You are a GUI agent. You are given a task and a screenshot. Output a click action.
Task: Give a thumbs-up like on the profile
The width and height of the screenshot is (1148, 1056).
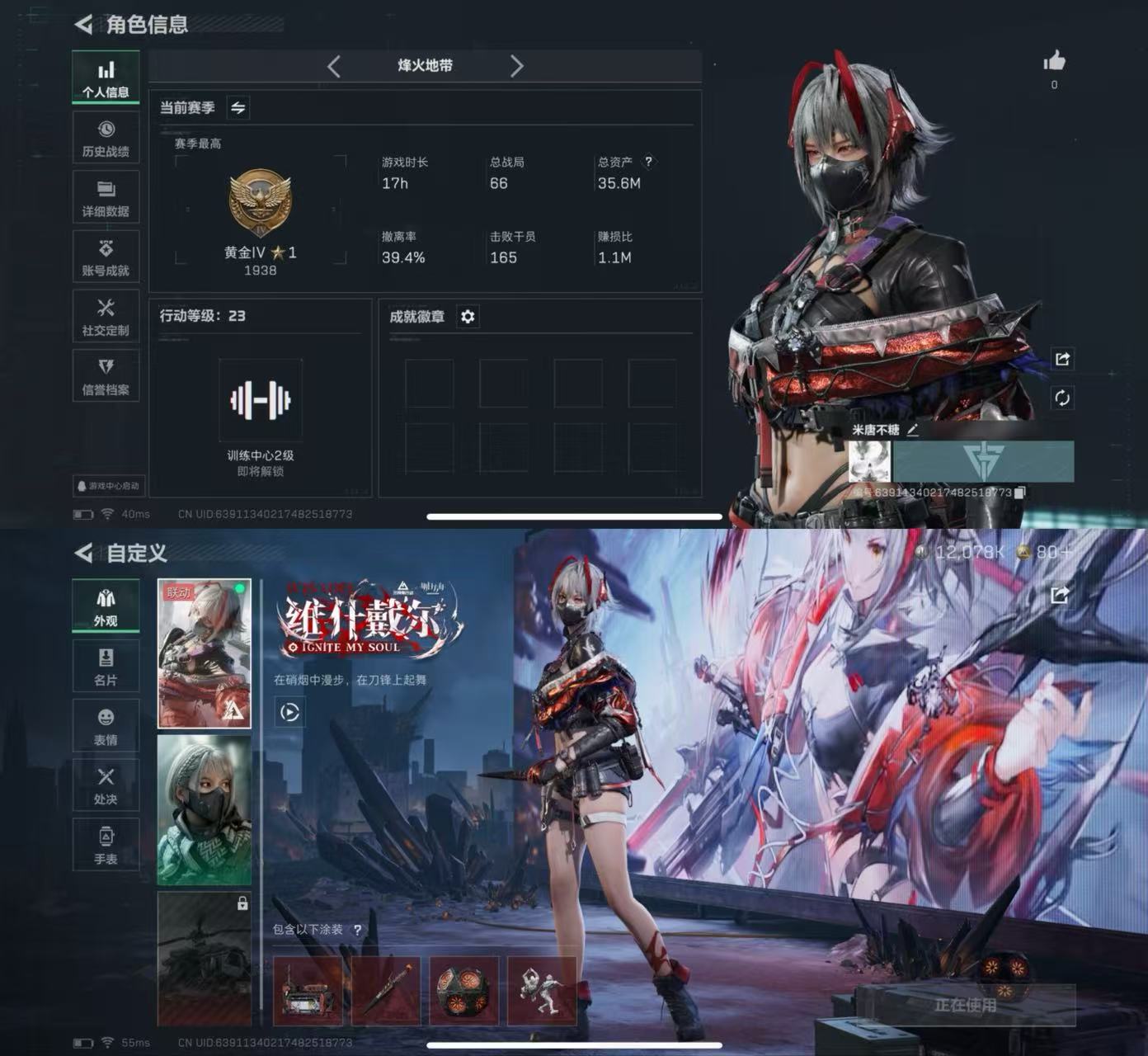1054,61
